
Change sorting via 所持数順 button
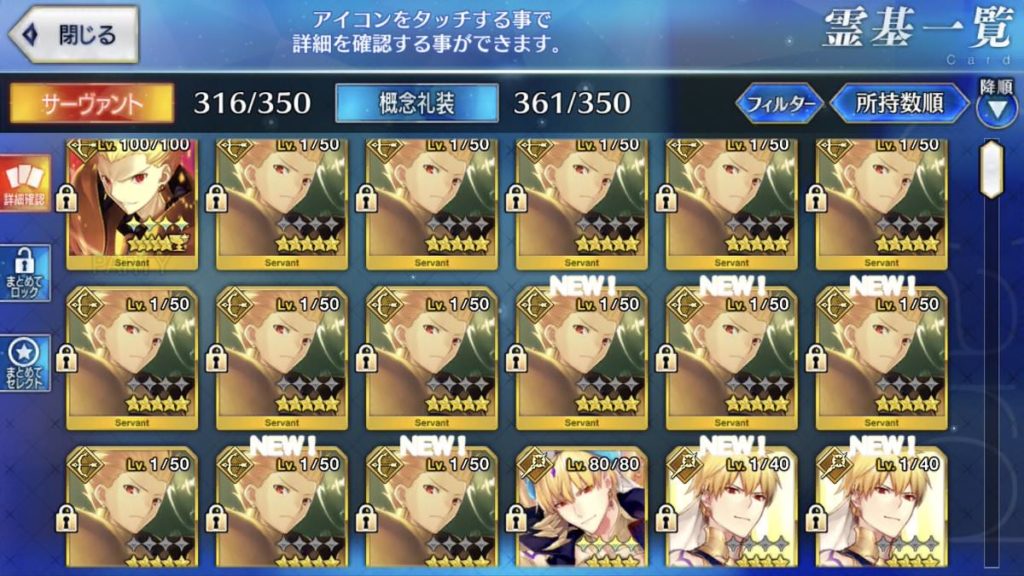[899, 103]
